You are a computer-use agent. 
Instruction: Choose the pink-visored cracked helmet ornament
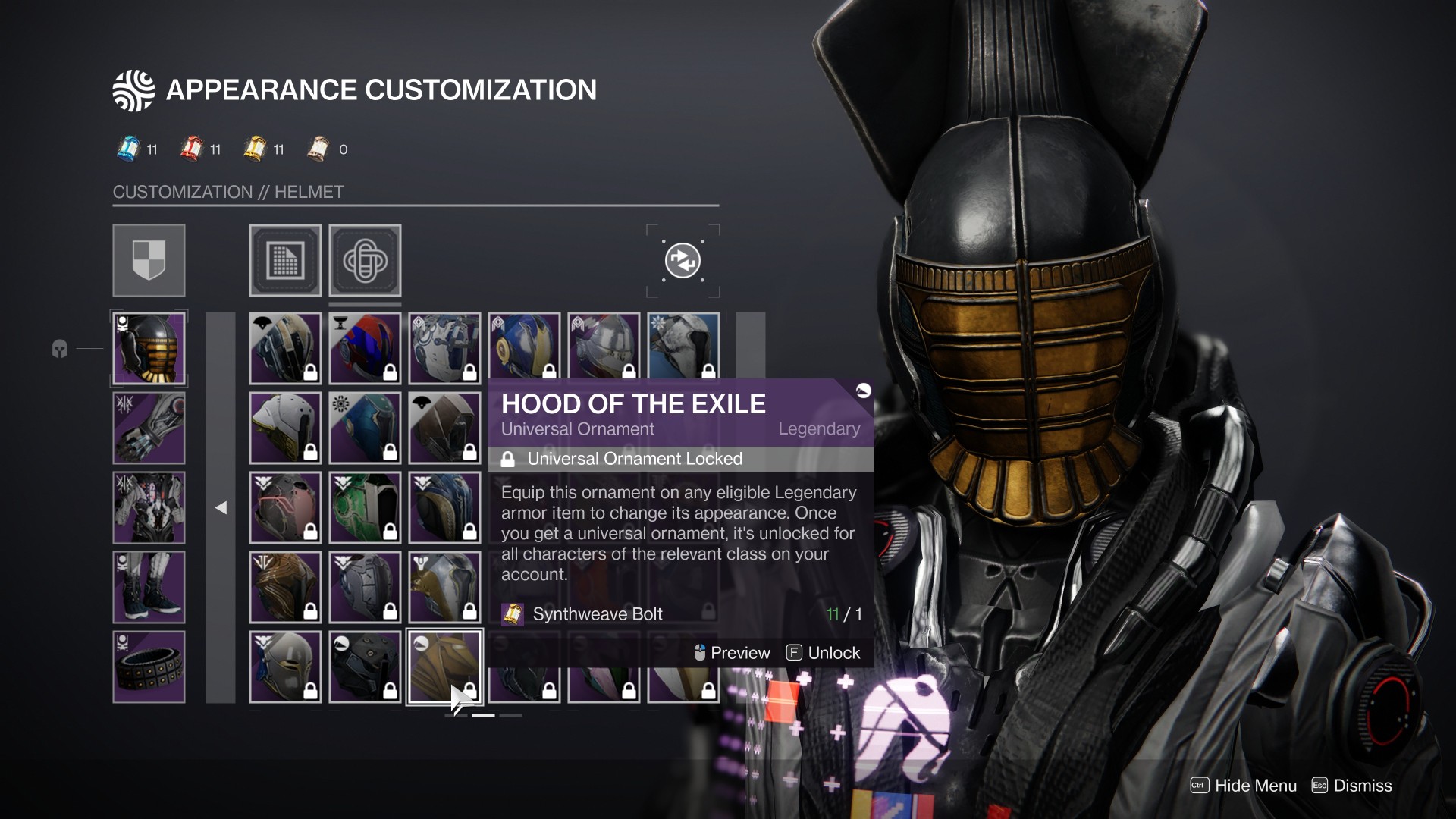tap(285, 507)
